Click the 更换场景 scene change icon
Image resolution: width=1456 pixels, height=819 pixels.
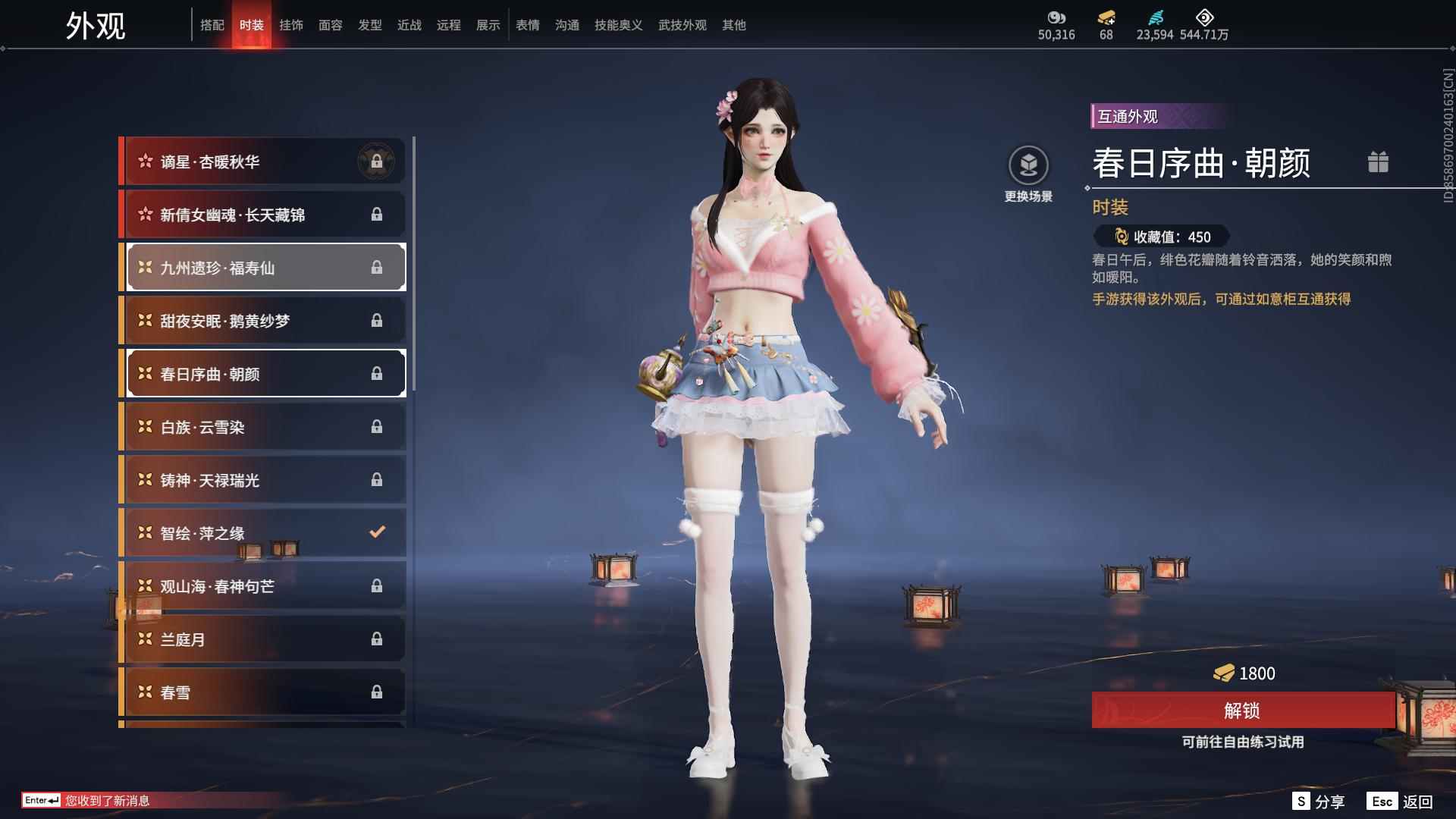click(x=1029, y=163)
